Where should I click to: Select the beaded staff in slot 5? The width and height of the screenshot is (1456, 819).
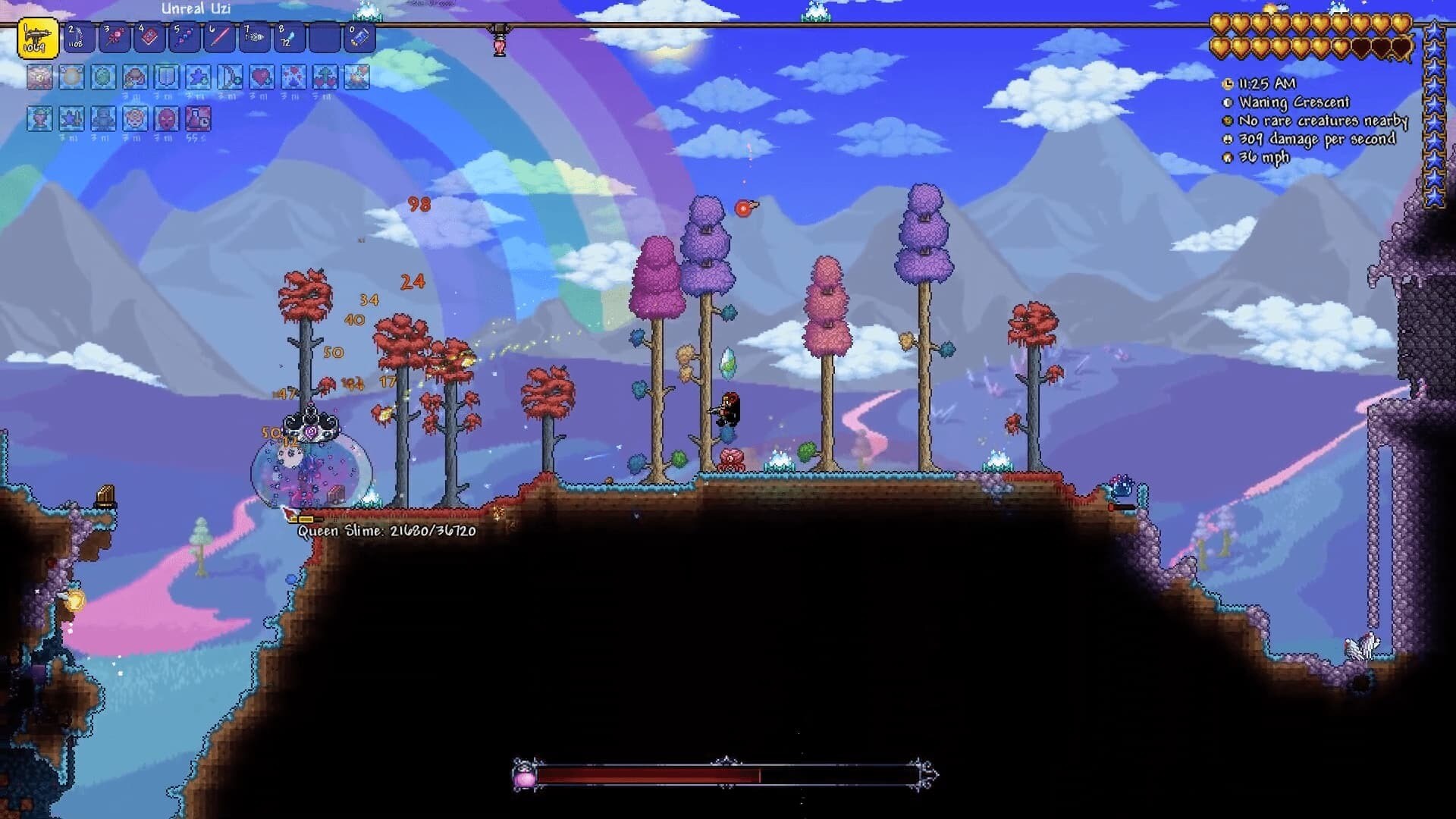tap(184, 37)
